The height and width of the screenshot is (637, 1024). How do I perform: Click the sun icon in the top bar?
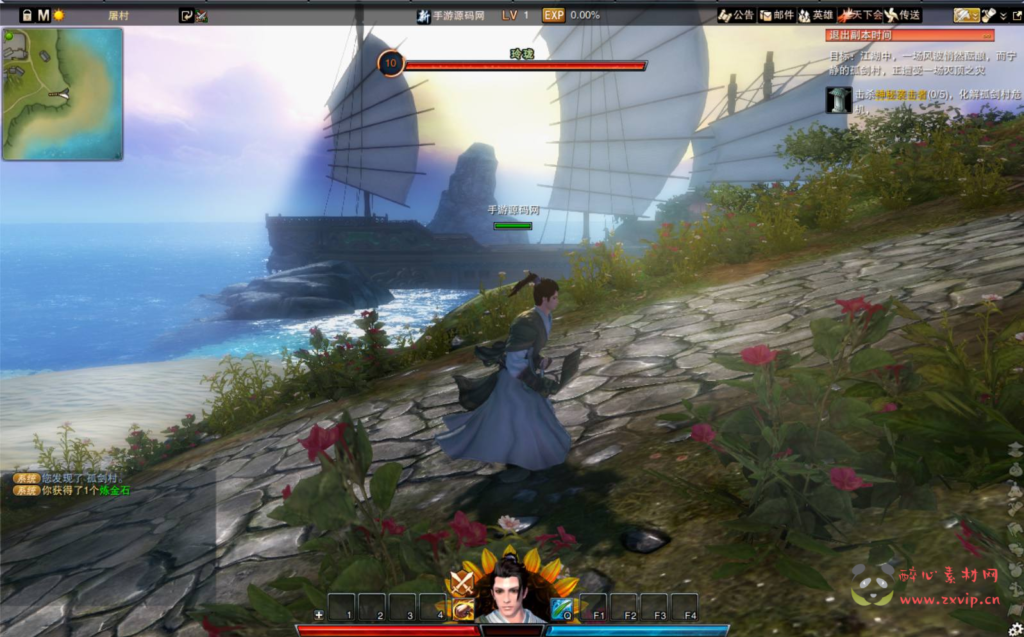pyautogui.click(x=59, y=15)
